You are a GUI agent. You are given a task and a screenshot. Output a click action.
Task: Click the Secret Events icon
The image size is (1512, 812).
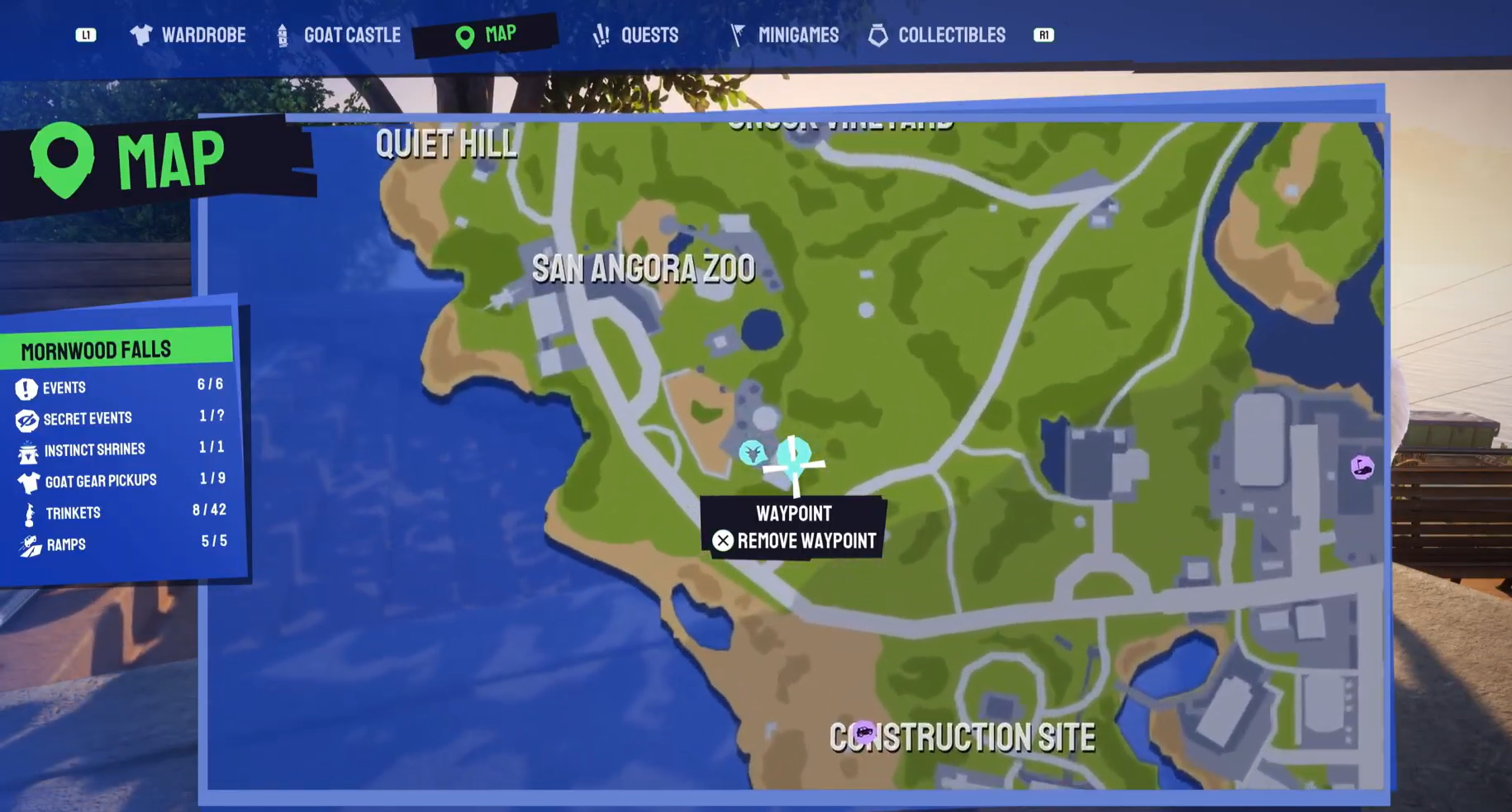(27, 418)
